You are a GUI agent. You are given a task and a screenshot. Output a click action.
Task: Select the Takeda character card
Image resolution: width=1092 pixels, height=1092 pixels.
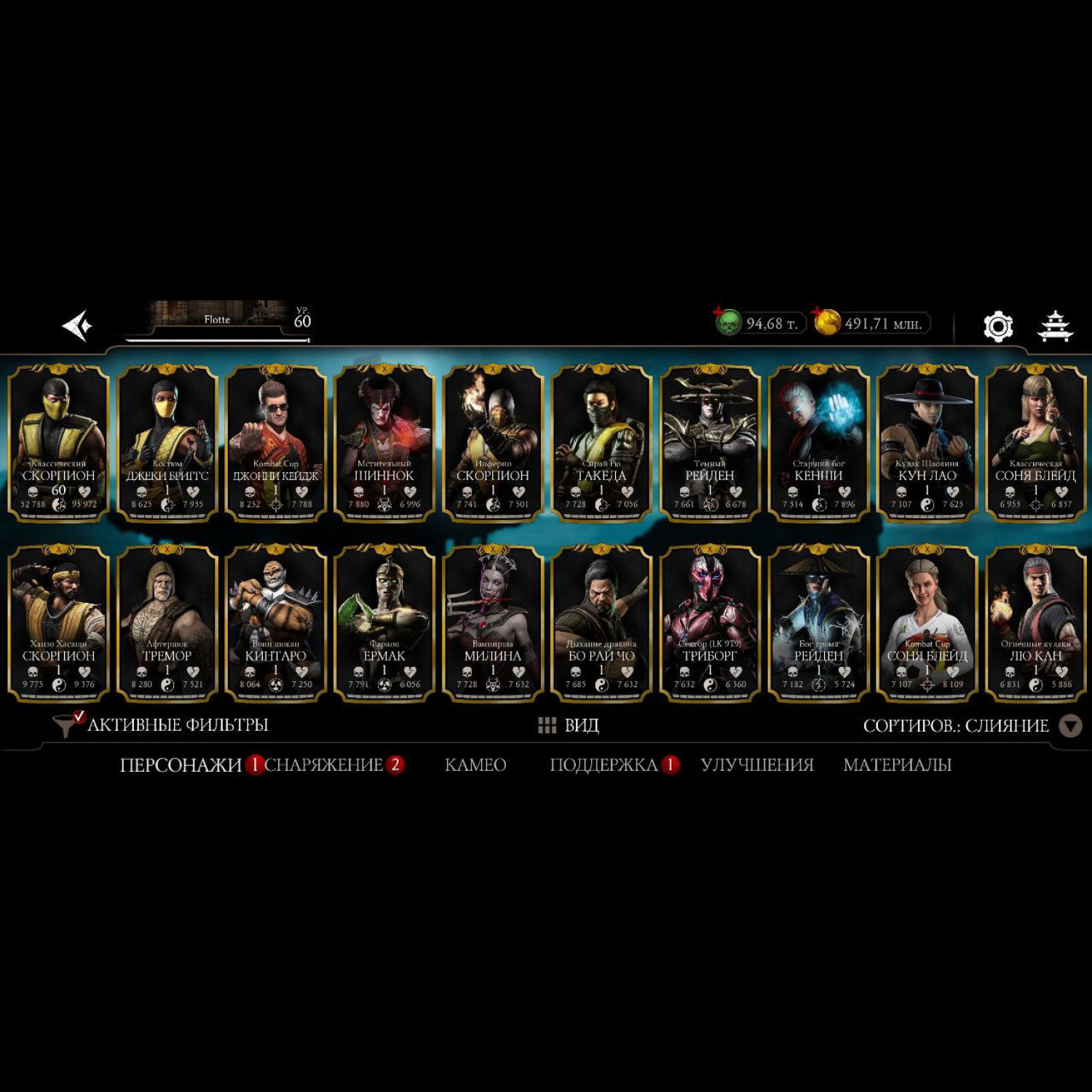(601, 443)
